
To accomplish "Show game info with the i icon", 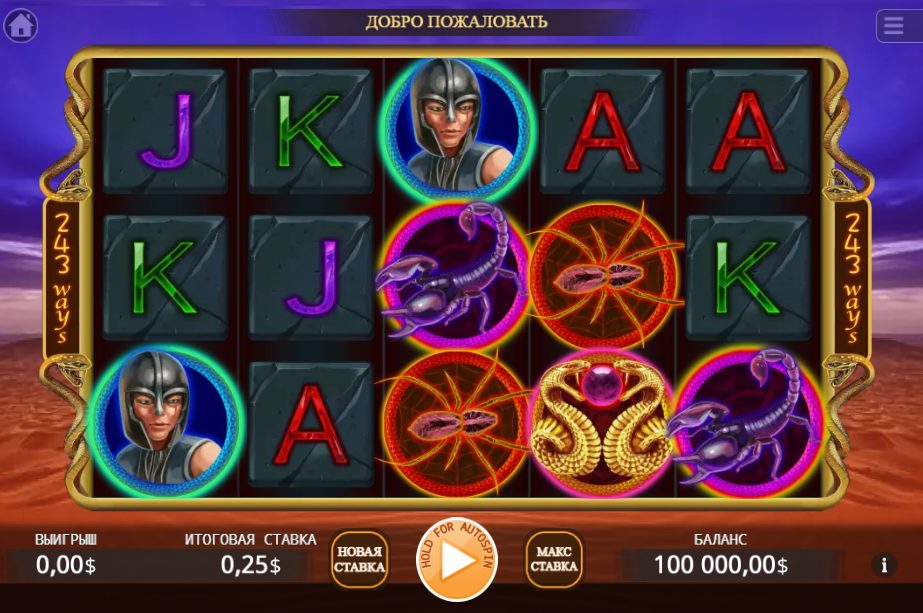I will pyautogui.click(x=883, y=565).
